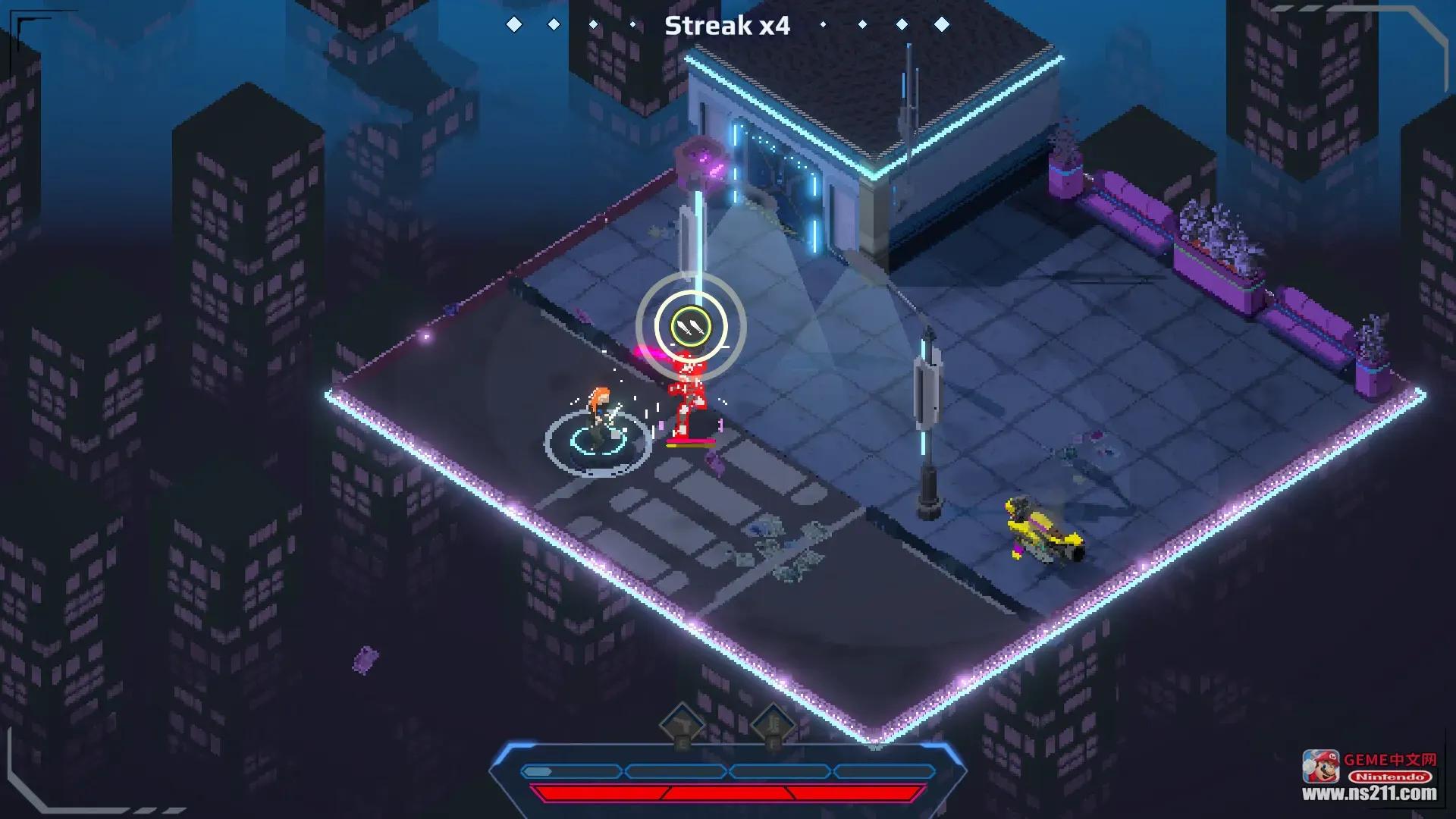Select the second diamond ability slot
1456x819 pixels.
tap(772, 725)
